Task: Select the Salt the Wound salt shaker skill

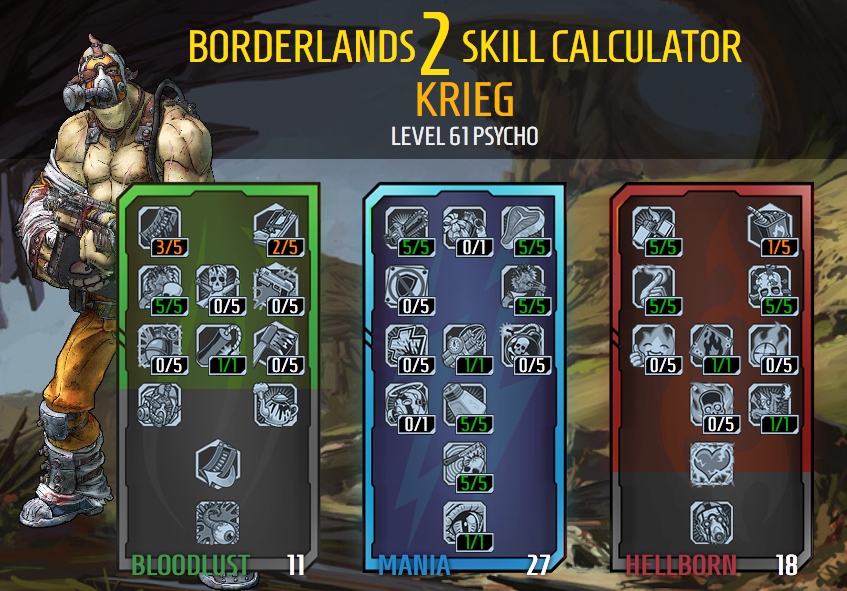Action: [x=463, y=403]
